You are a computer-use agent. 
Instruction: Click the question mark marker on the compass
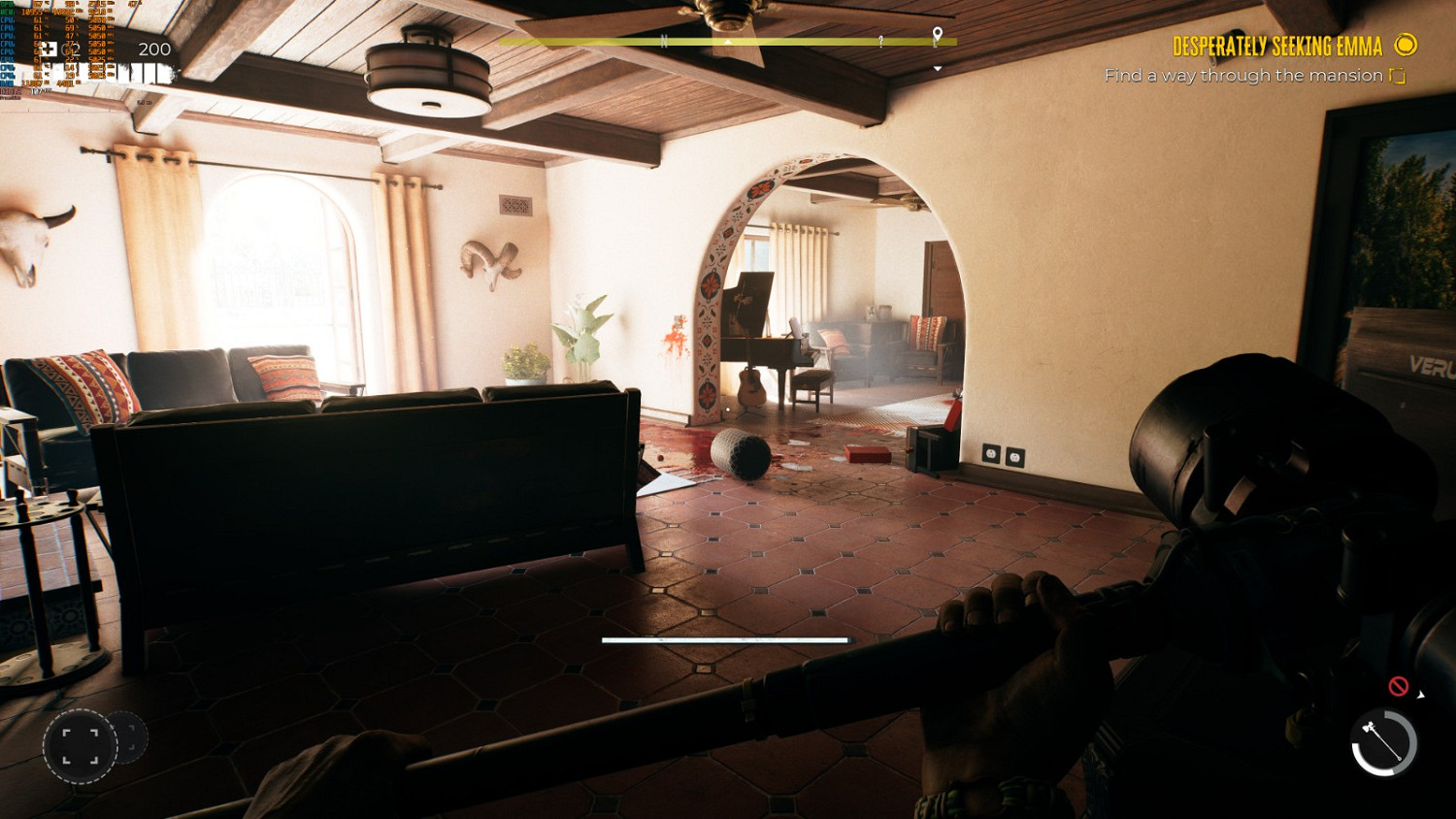(x=879, y=43)
